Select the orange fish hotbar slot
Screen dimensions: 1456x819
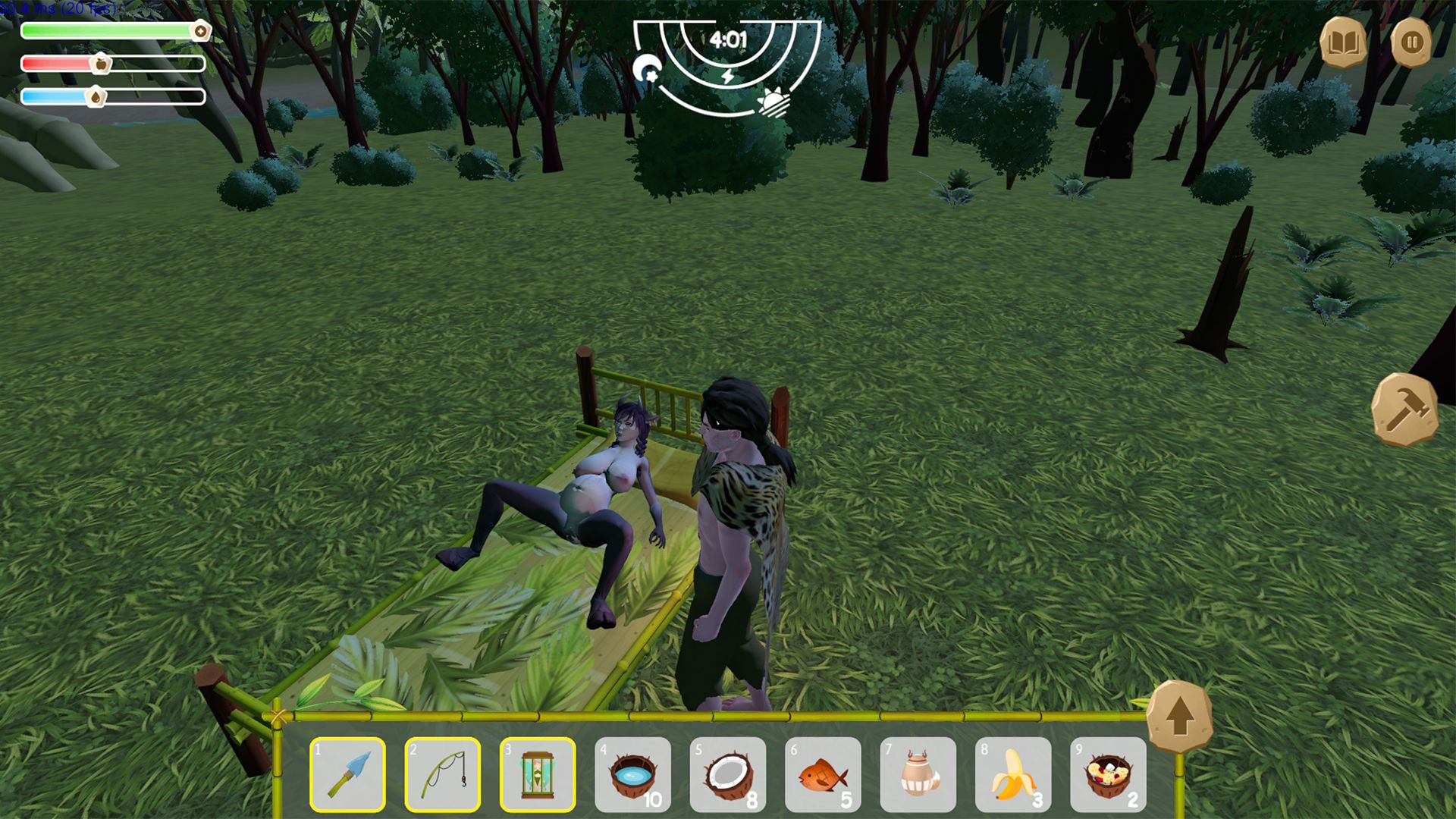click(x=823, y=774)
